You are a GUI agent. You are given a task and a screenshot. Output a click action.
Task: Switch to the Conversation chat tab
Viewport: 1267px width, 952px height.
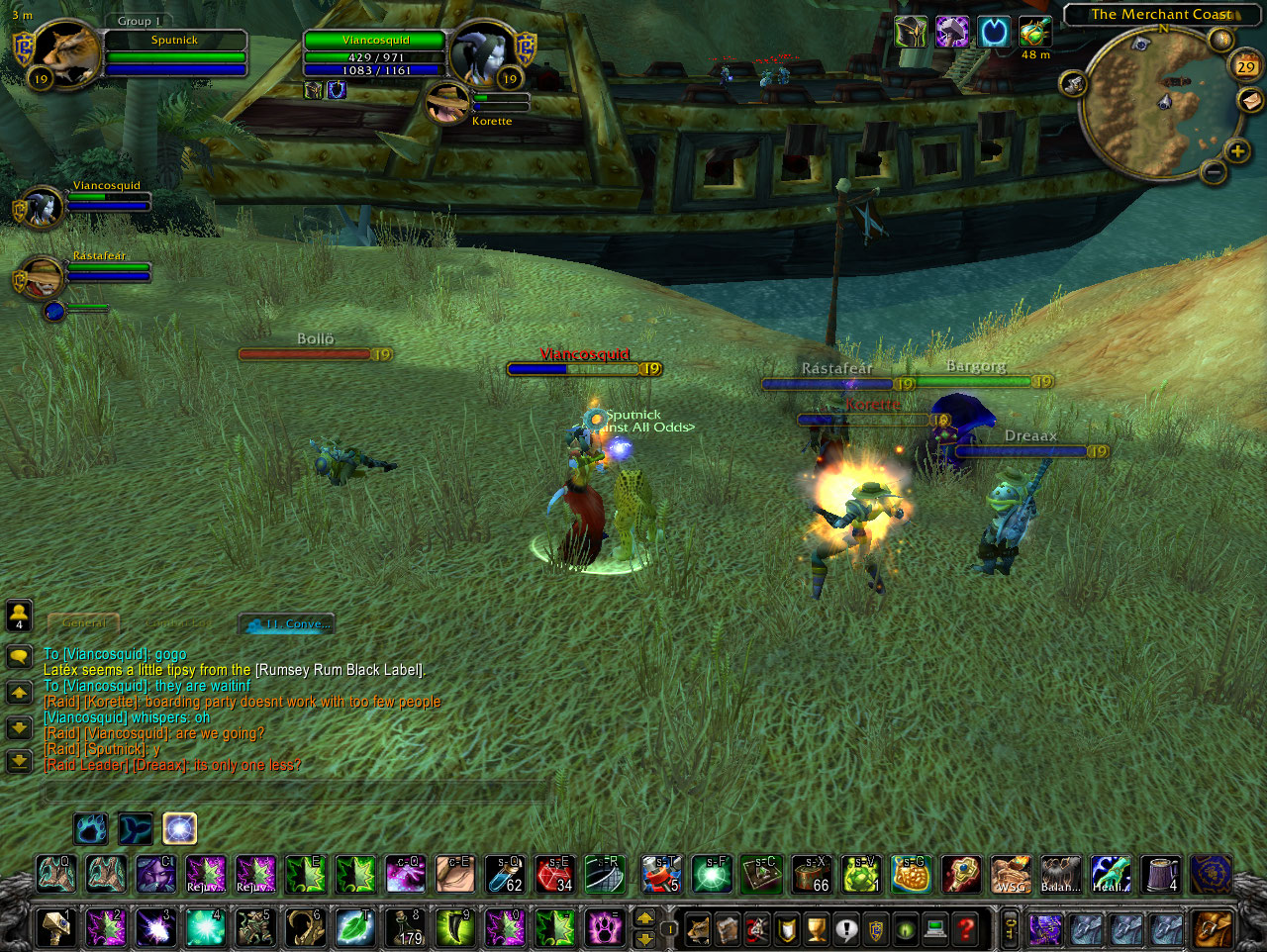287,623
